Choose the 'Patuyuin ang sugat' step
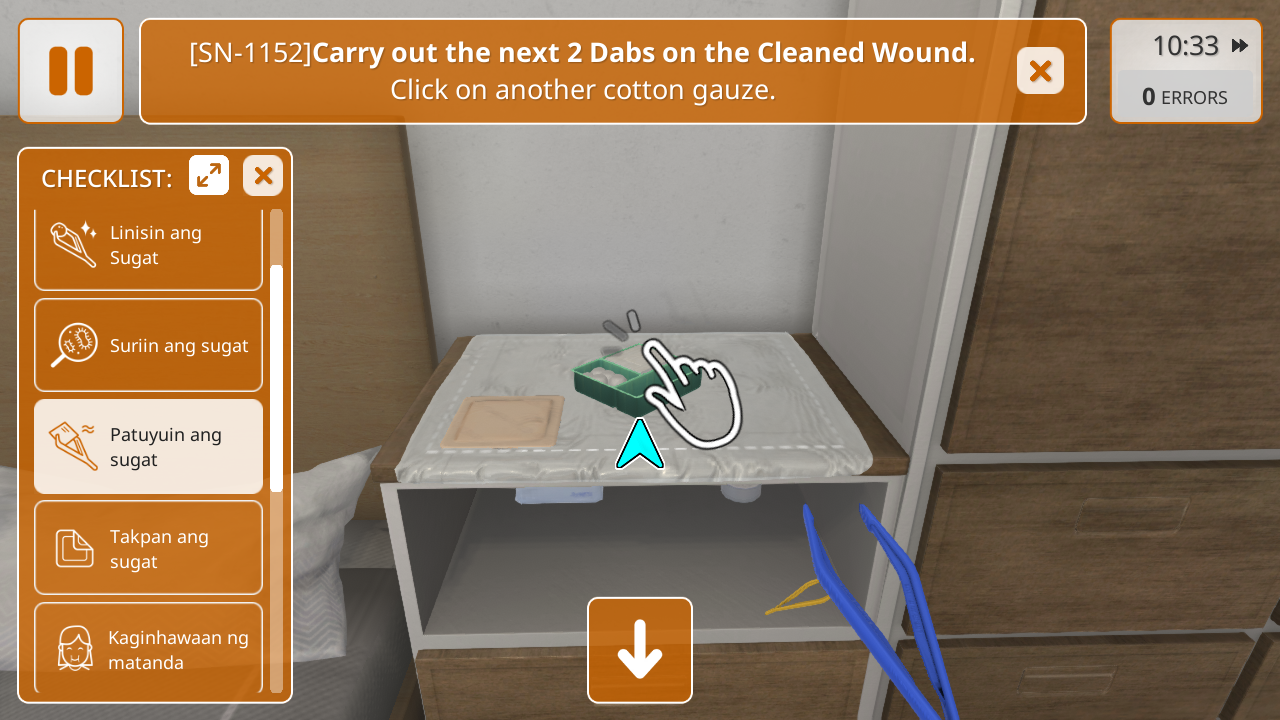1280x720 pixels. 148,447
